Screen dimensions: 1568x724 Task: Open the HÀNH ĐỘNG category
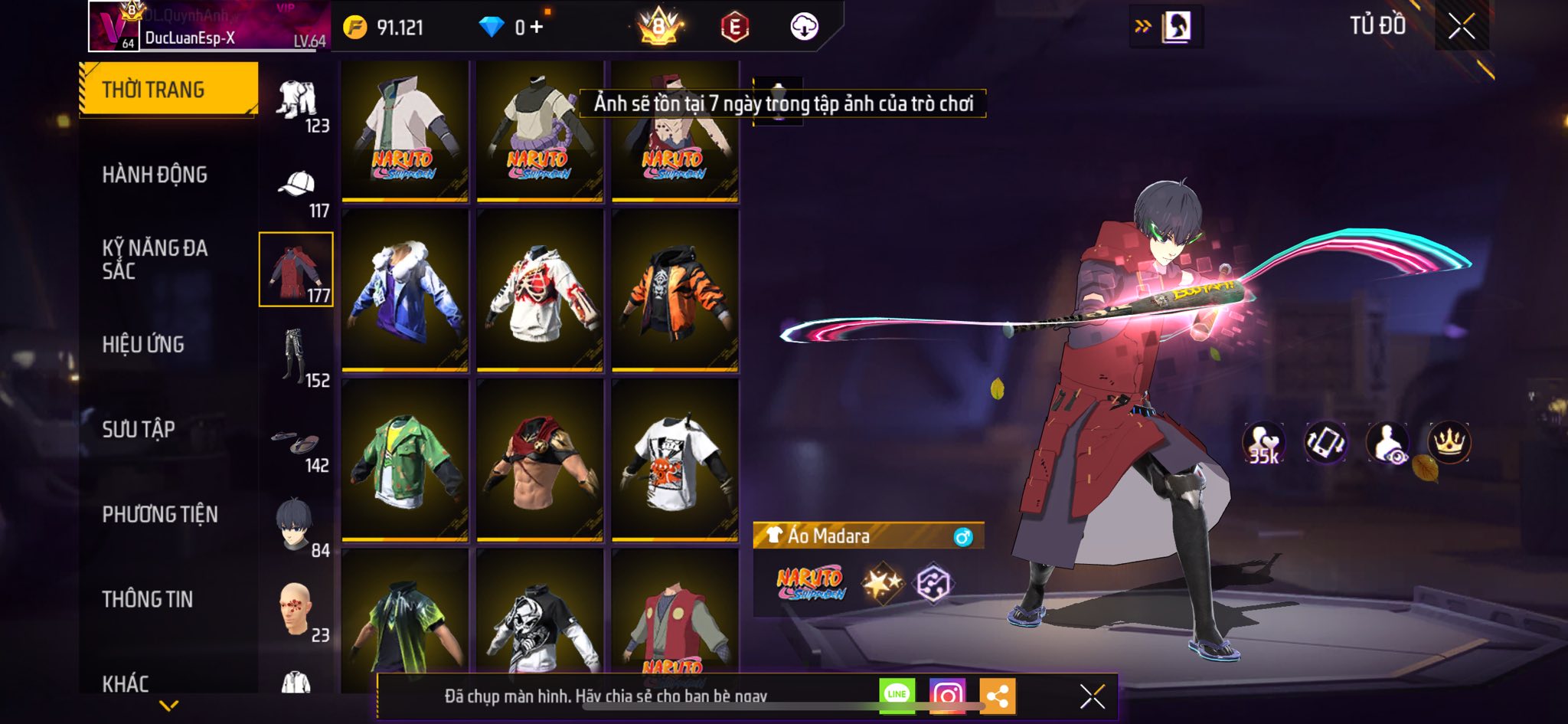point(155,175)
